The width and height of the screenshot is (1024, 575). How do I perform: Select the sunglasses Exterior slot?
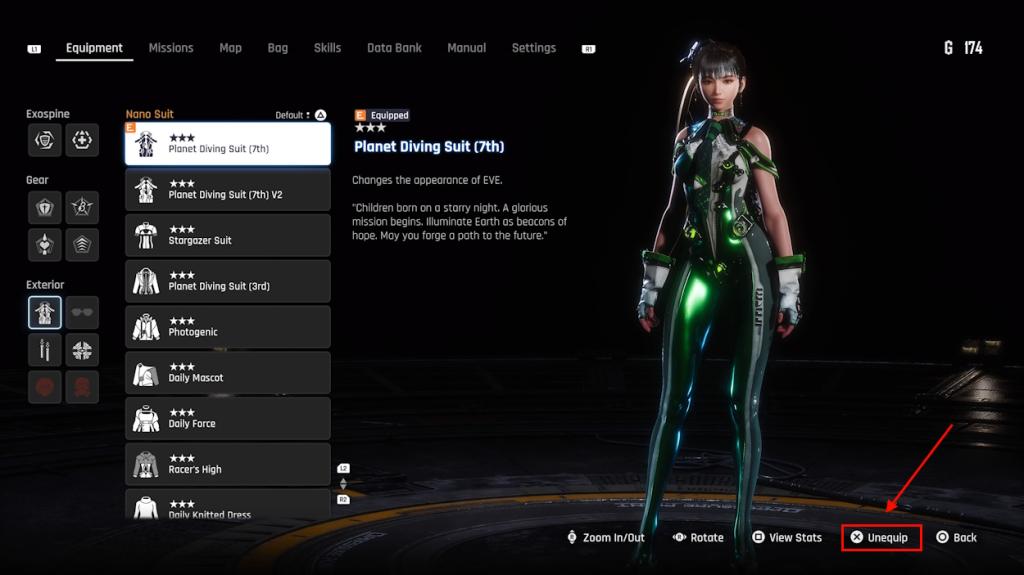pyautogui.click(x=82, y=313)
